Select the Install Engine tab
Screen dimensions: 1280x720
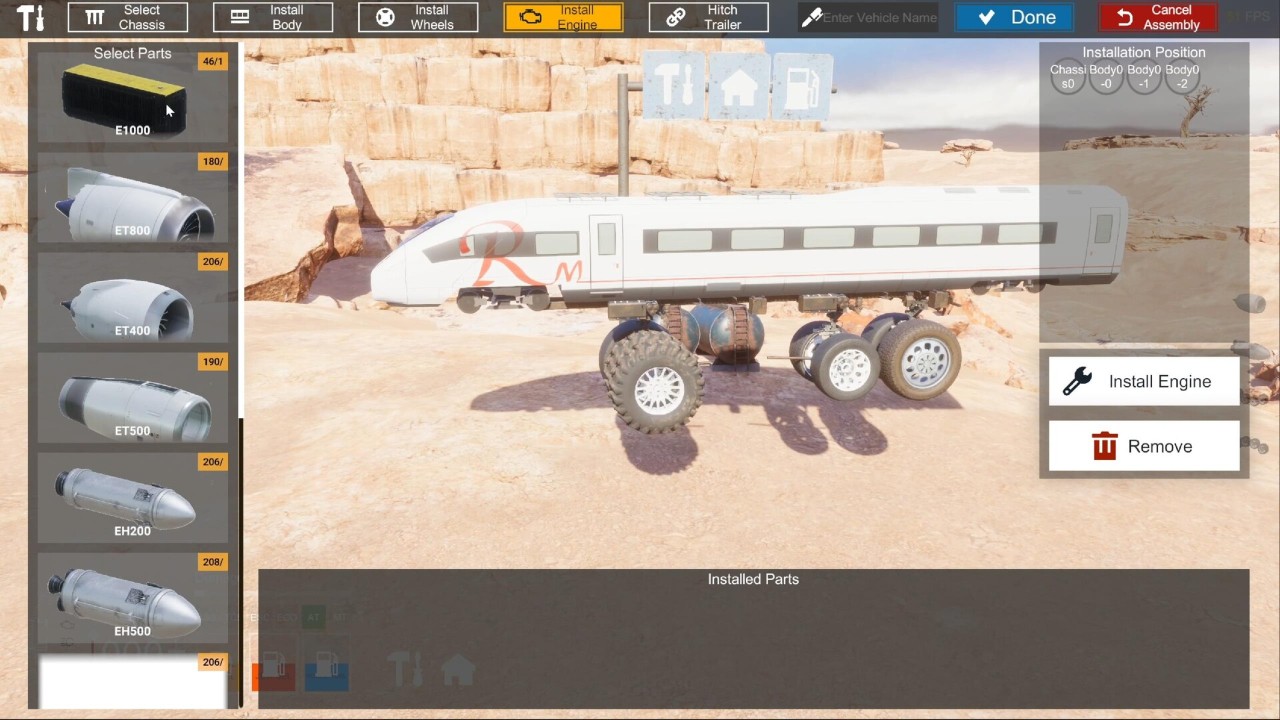tap(563, 17)
